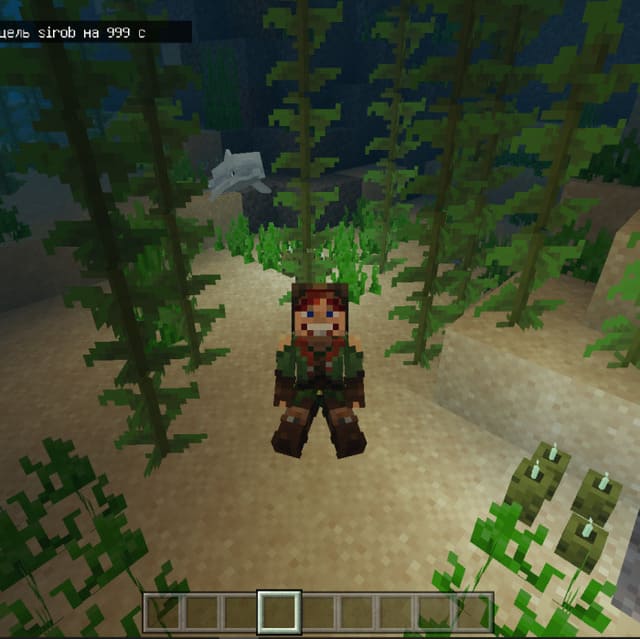Select the highlighted hotbar slot
Screen dimensions: 640x639
click(x=279, y=612)
